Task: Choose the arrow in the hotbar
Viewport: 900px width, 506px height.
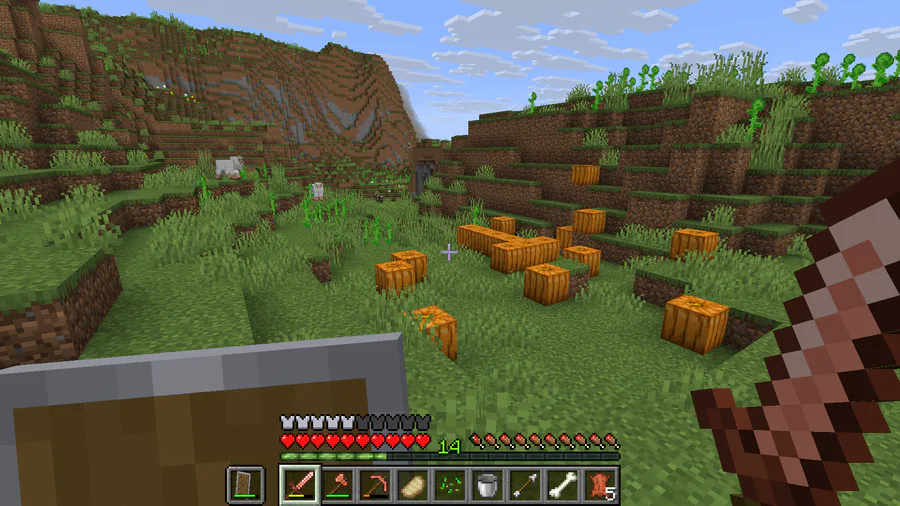Action: click(524, 485)
